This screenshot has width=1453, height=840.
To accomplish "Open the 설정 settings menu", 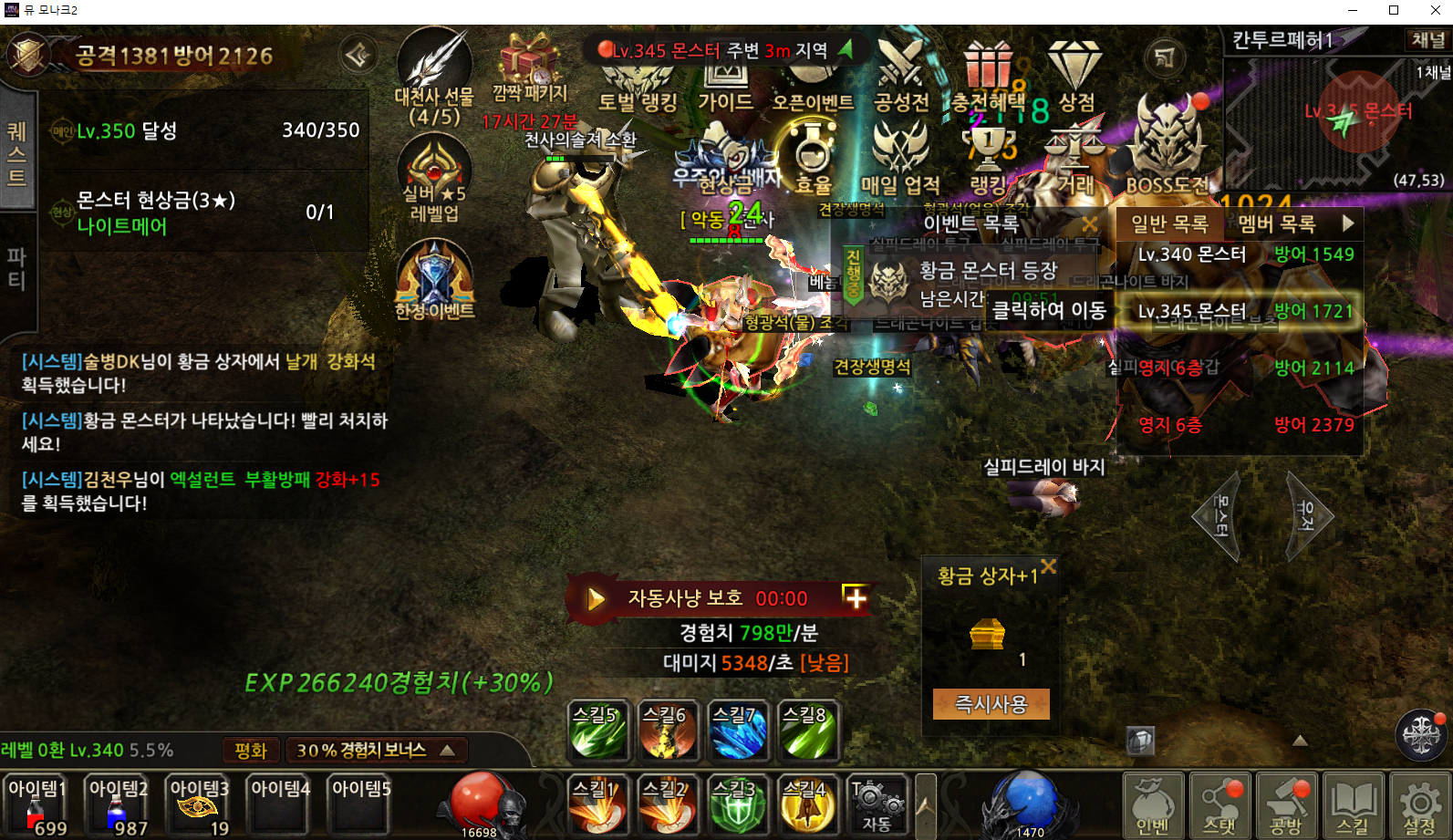I will pyautogui.click(x=1419, y=804).
